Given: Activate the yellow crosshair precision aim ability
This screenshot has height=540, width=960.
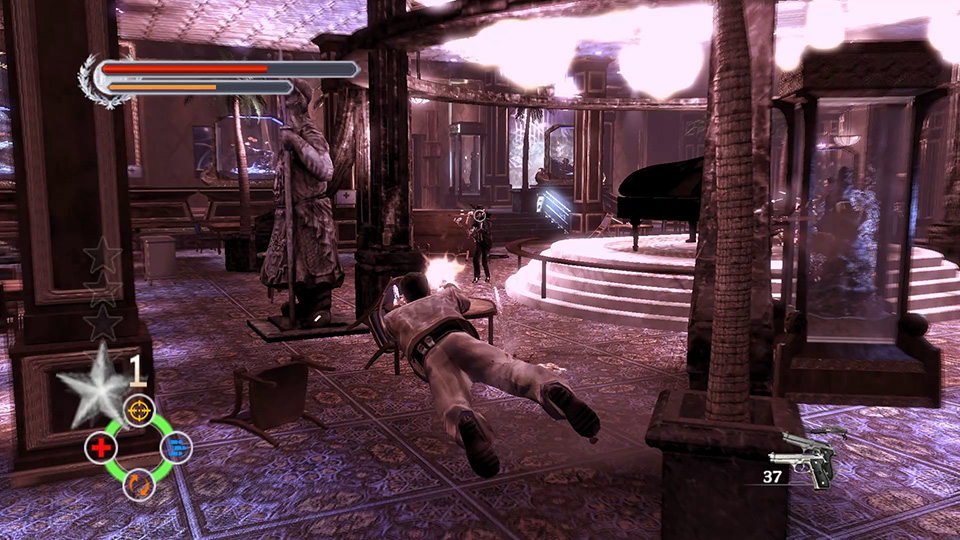Looking at the screenshot, I should click(x=138, y=409).
